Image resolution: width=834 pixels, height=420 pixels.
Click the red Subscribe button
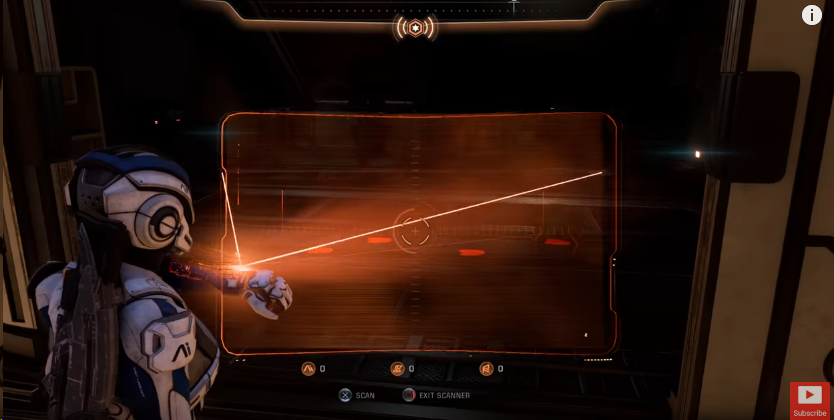pos(809,399)
